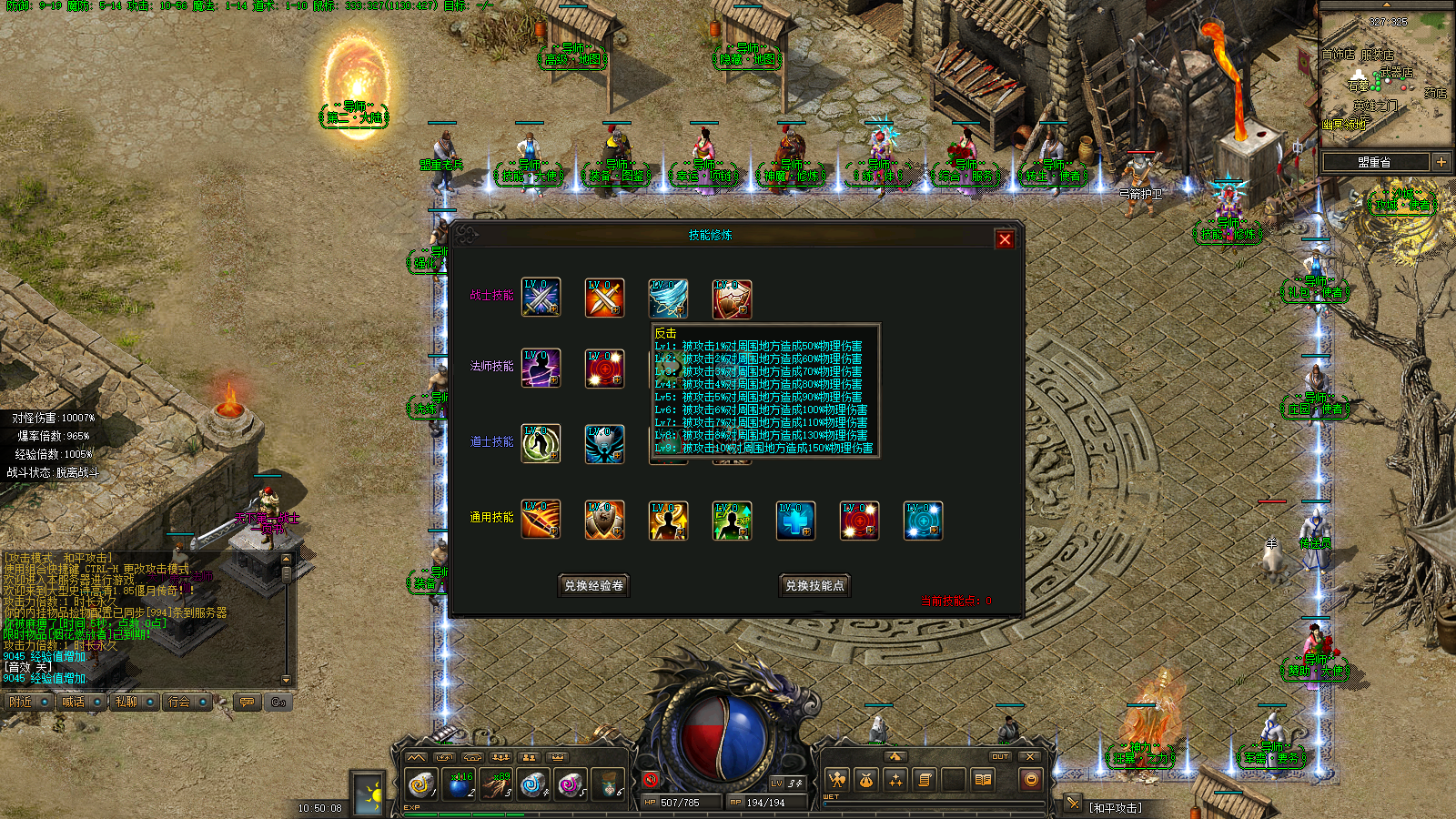Open the money bag inventory icon
Screen dimensions: 1456x819
pos(866,780)
